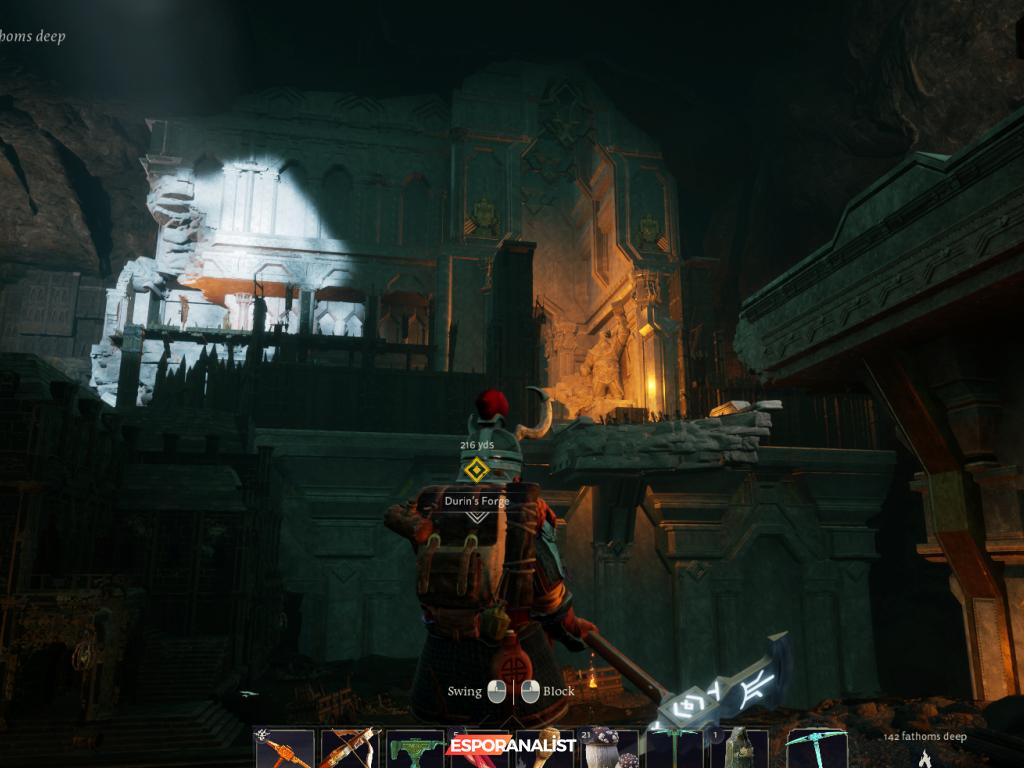Equip the crossbow from the hotbar
This screenshot has height=768, width=1024.
tap(347, 749)
